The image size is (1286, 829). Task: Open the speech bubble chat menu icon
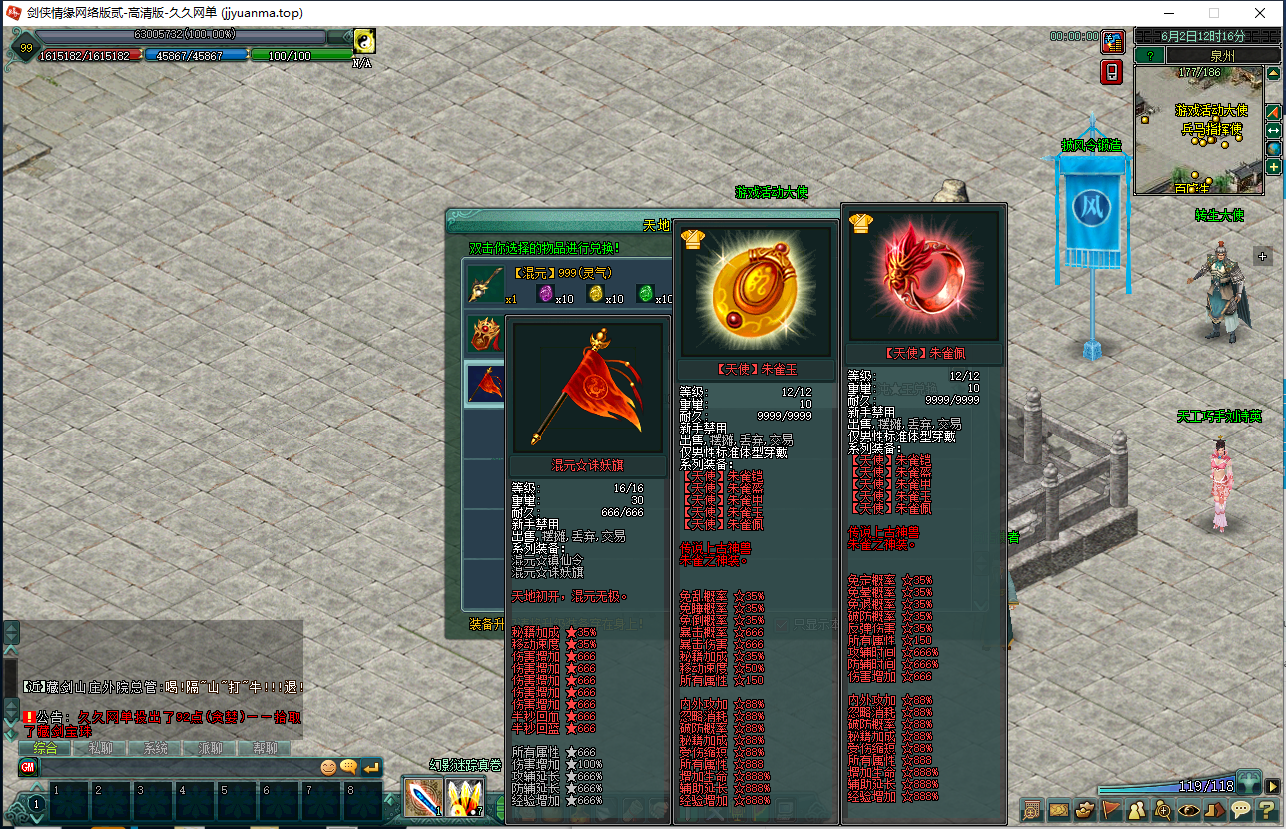[x=1241, y=810]
